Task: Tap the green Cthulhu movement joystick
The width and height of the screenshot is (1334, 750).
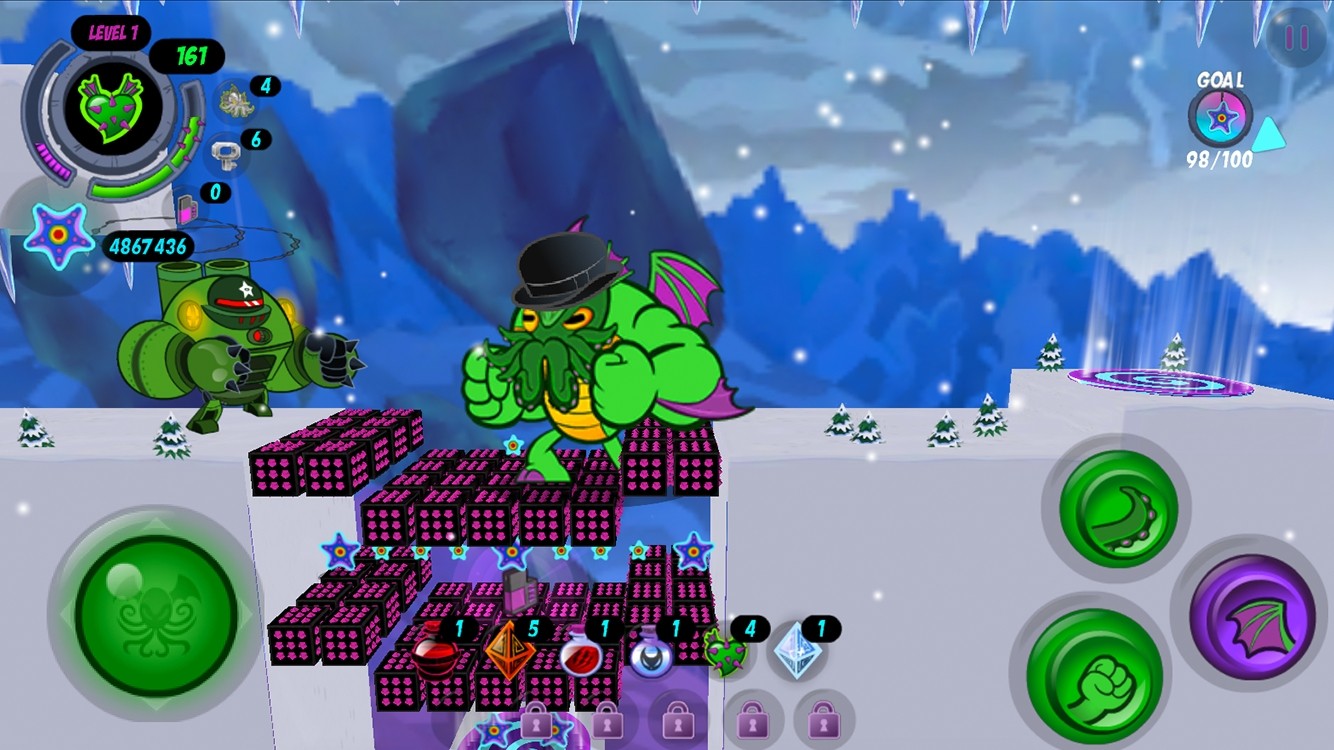Action: [156, 614]
